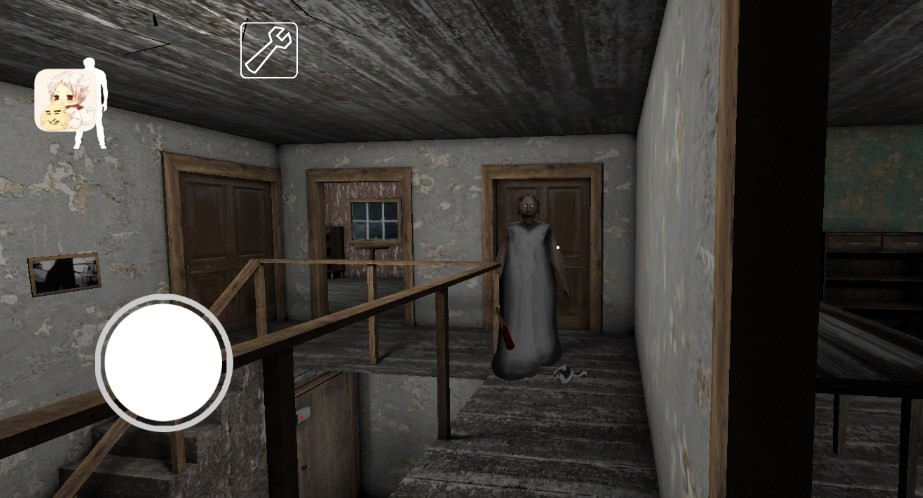Tap the wrench mod menu icon
The height and width of the screenshot is (498, 923).
[x=268, y=50]
